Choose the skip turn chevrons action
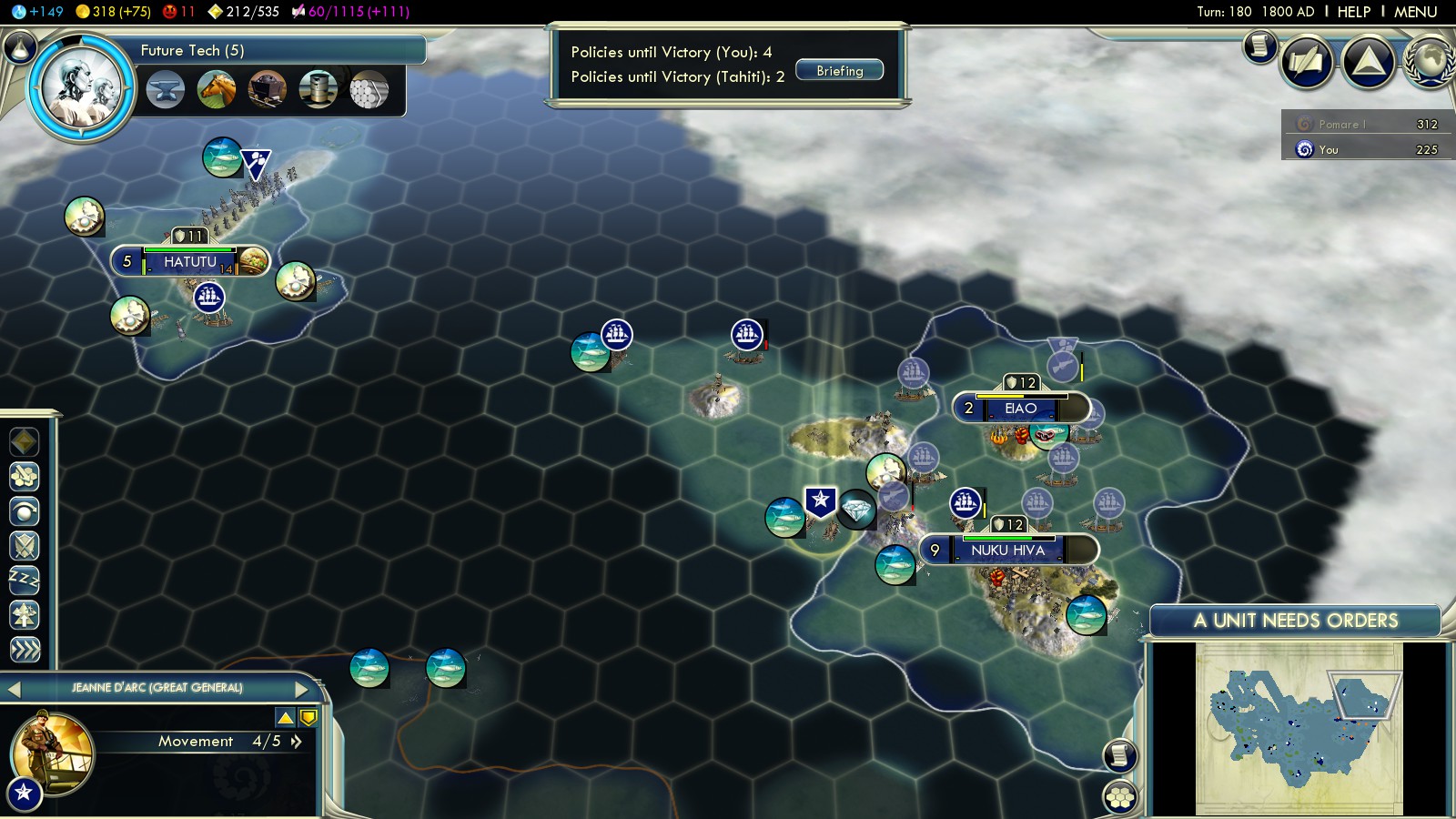This screenshot has height=819, width=1456. point(25,649)
